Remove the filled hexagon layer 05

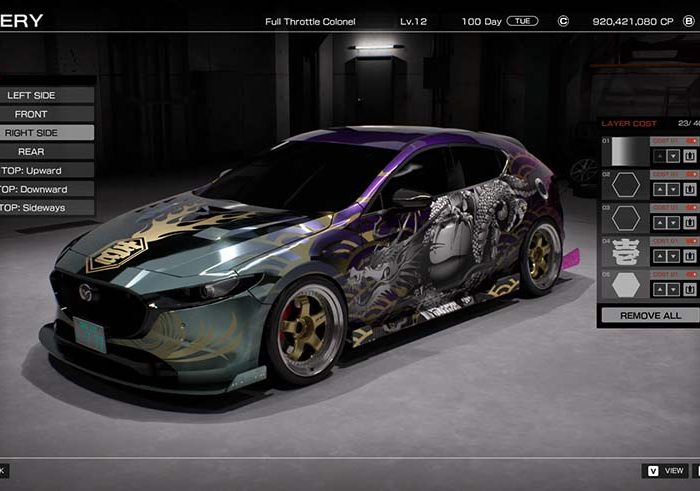click(690, 289)
